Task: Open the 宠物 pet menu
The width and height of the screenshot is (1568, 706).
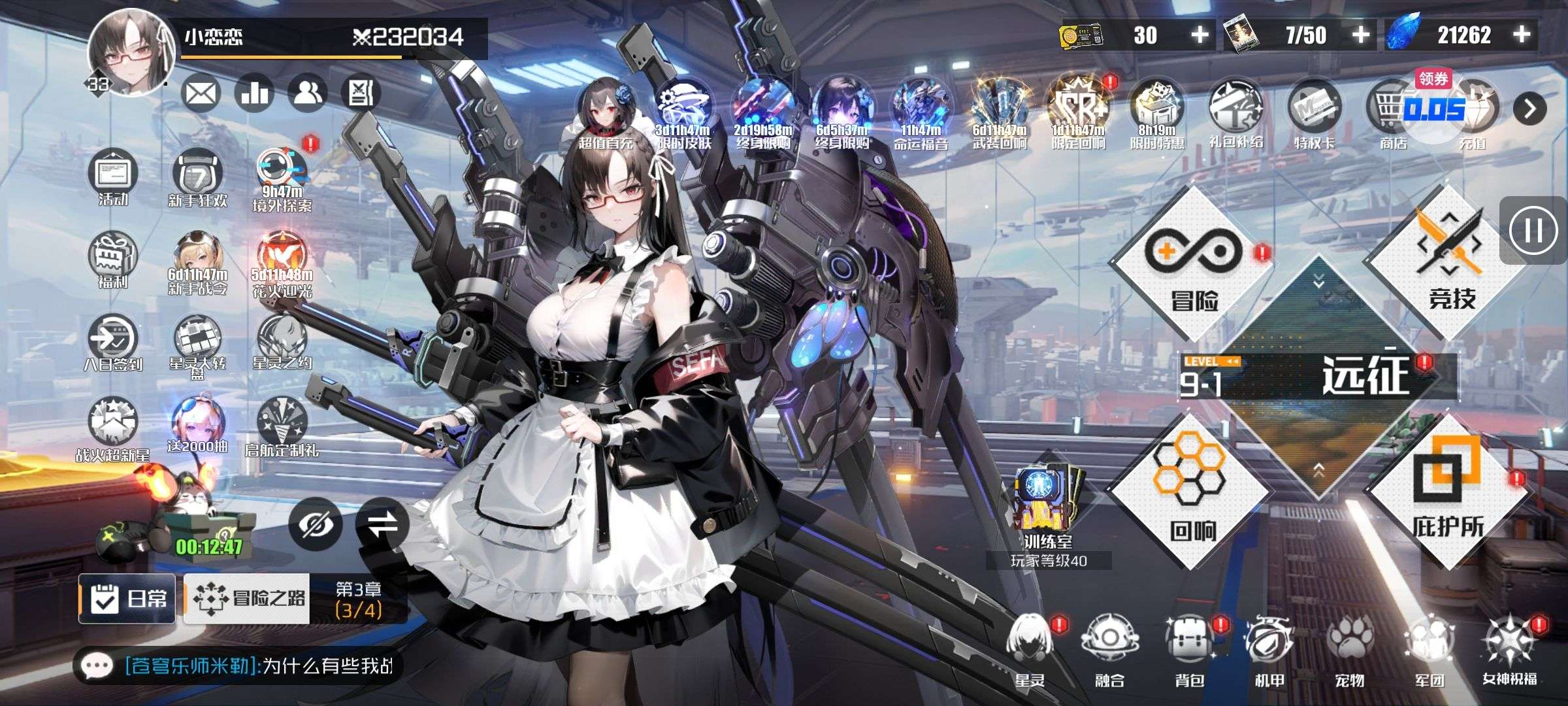Action: (1349, 650)
